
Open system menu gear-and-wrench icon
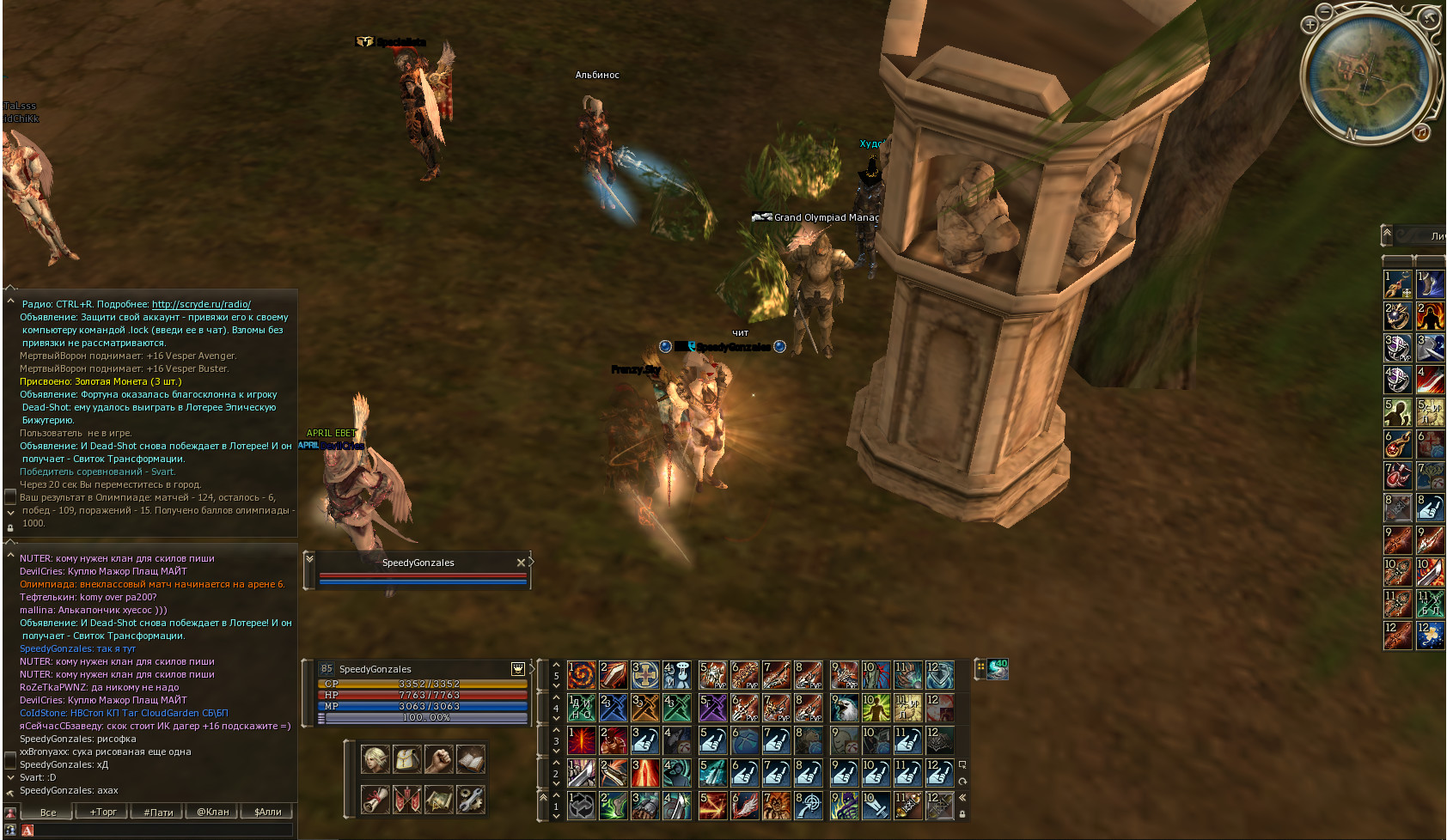point(470,800)
